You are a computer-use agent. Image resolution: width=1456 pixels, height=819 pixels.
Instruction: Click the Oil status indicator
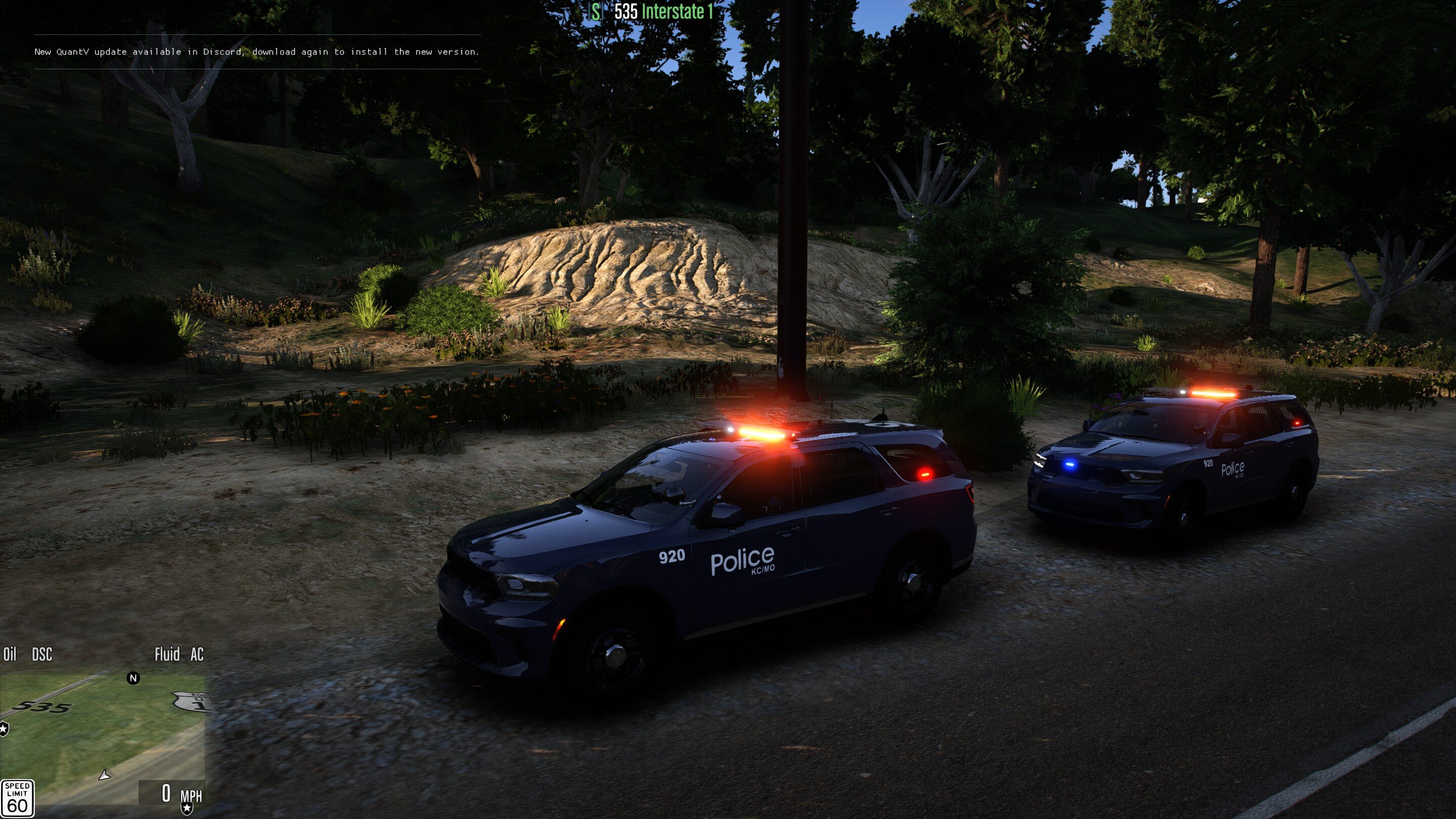[10, 655]
